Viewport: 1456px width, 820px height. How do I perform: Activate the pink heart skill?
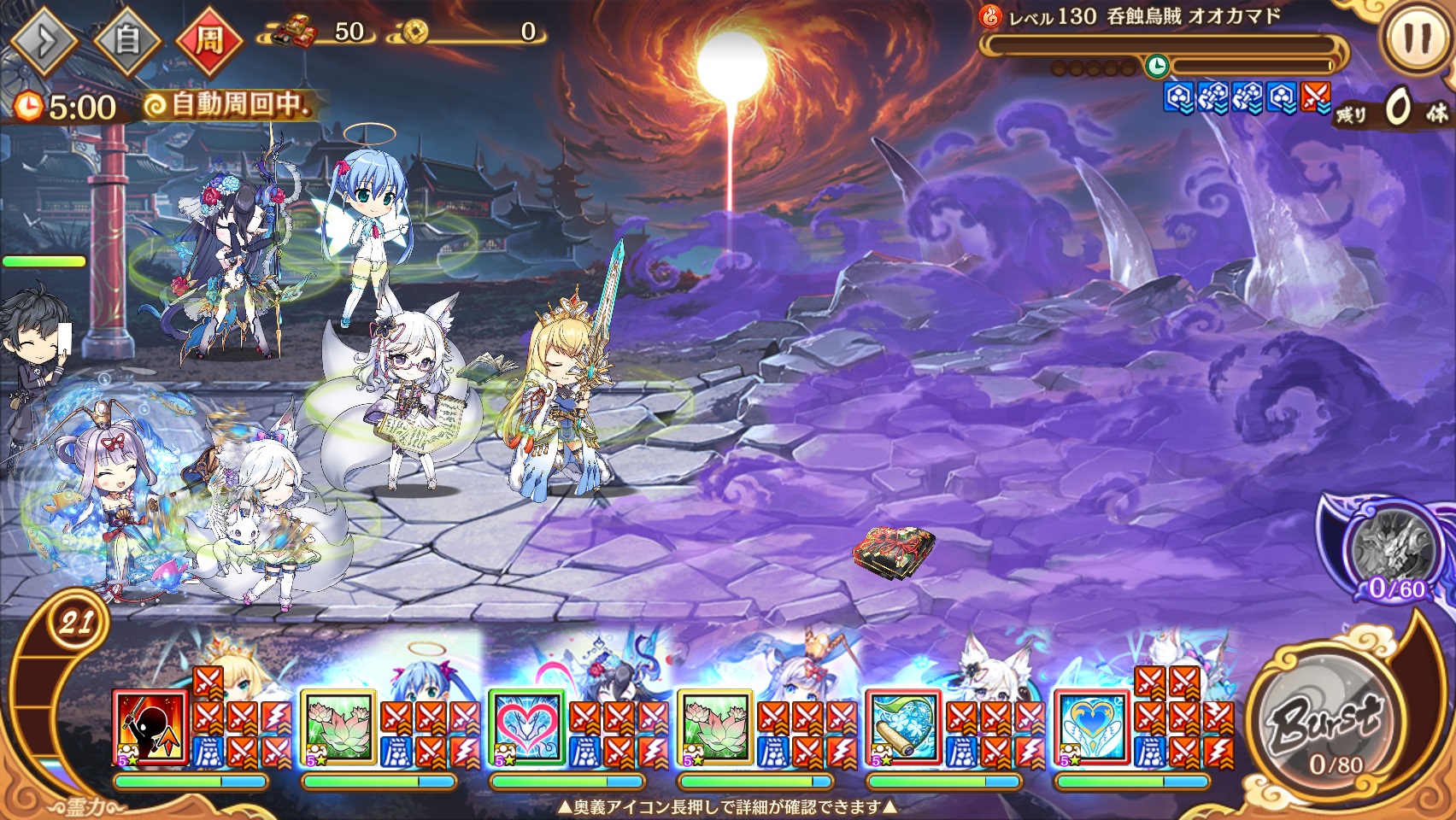pos(526,728)
